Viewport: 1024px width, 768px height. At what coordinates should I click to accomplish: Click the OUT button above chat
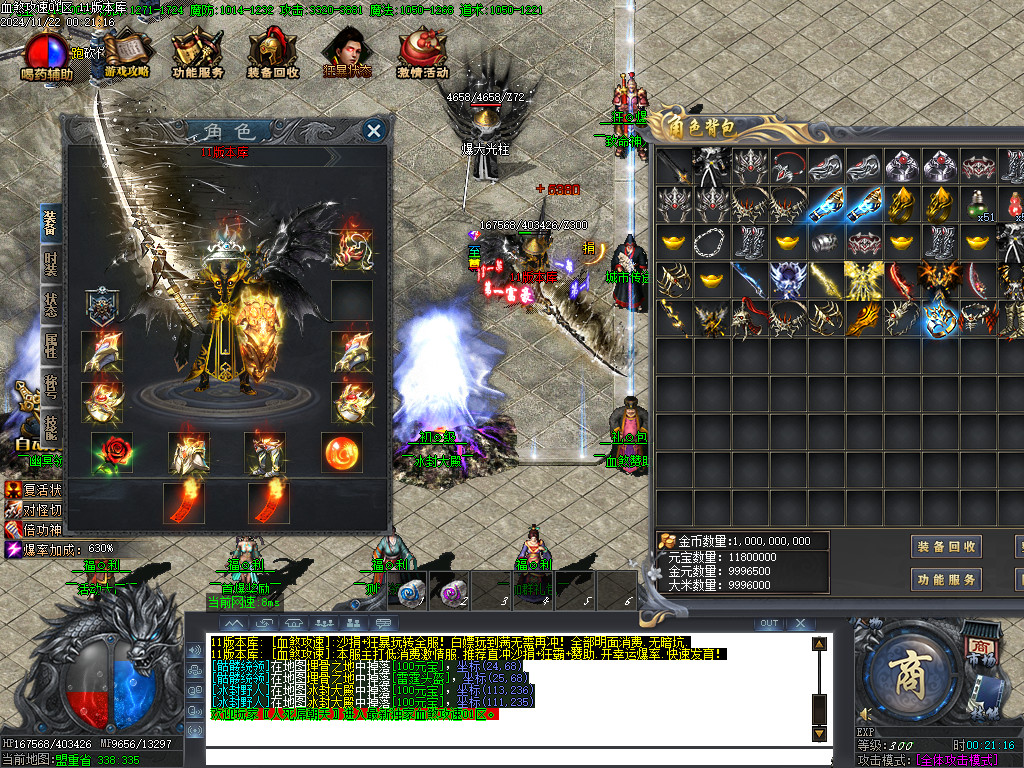pyautogui.click(x=768, y=624)
